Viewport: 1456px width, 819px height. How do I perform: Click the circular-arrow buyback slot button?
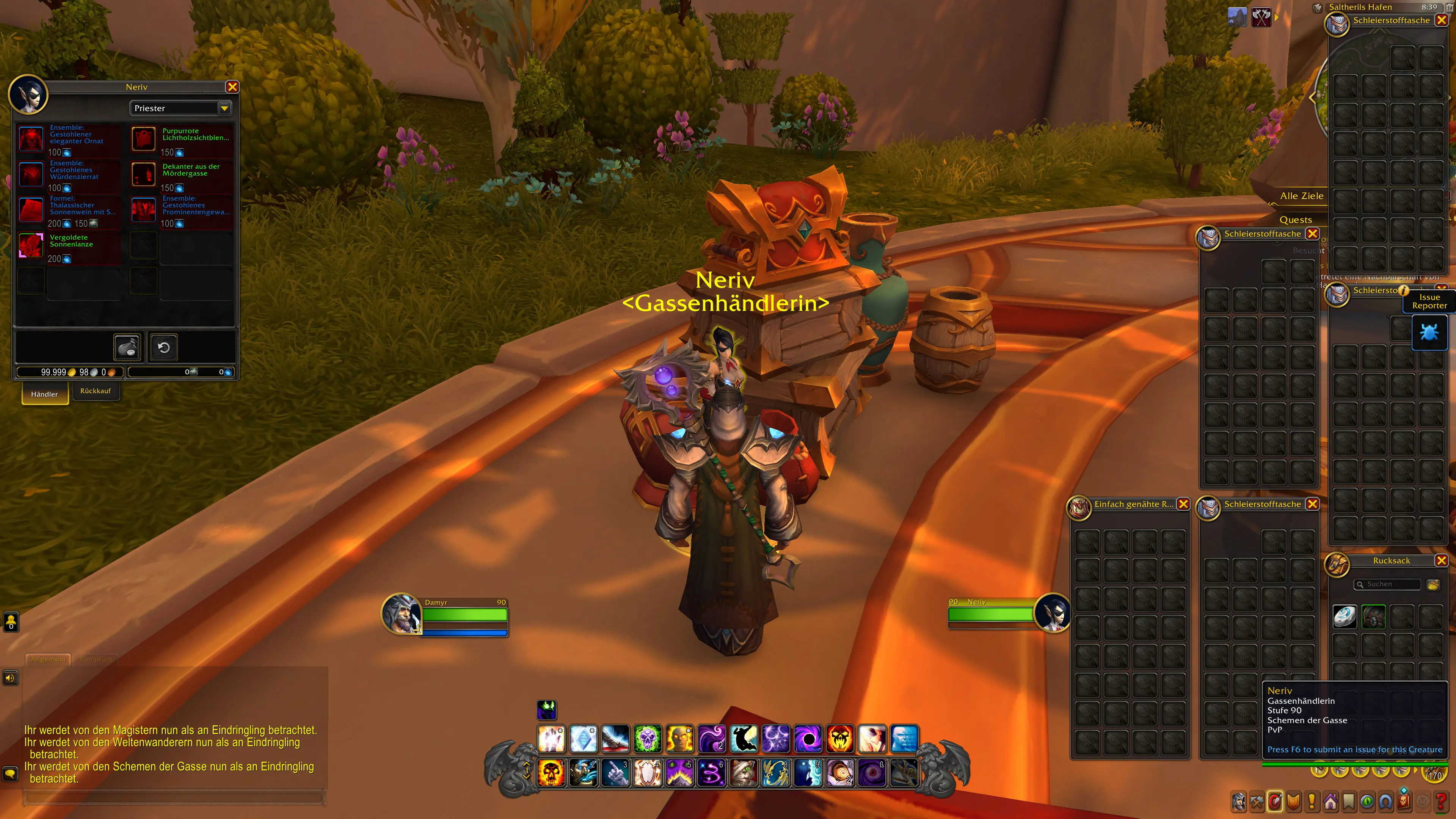(163, 347)
